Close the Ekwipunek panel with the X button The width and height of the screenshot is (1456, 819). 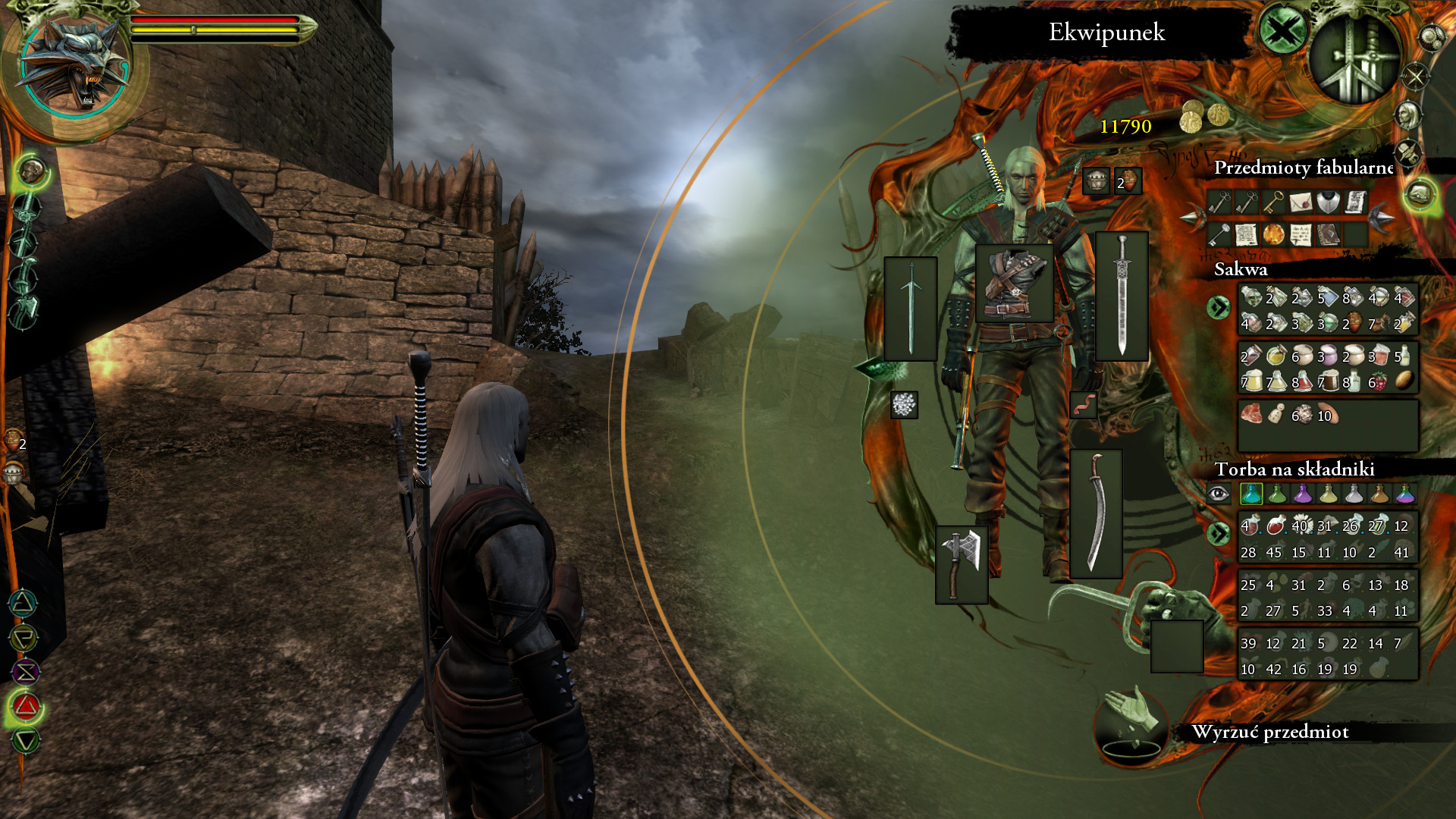1282,33
